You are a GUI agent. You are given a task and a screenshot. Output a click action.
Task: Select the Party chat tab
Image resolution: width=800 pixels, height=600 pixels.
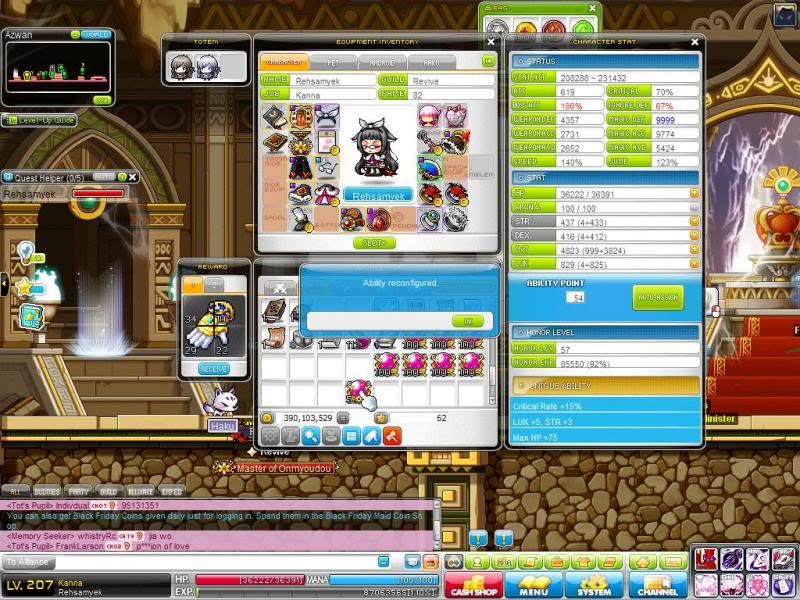click(77, 492)
